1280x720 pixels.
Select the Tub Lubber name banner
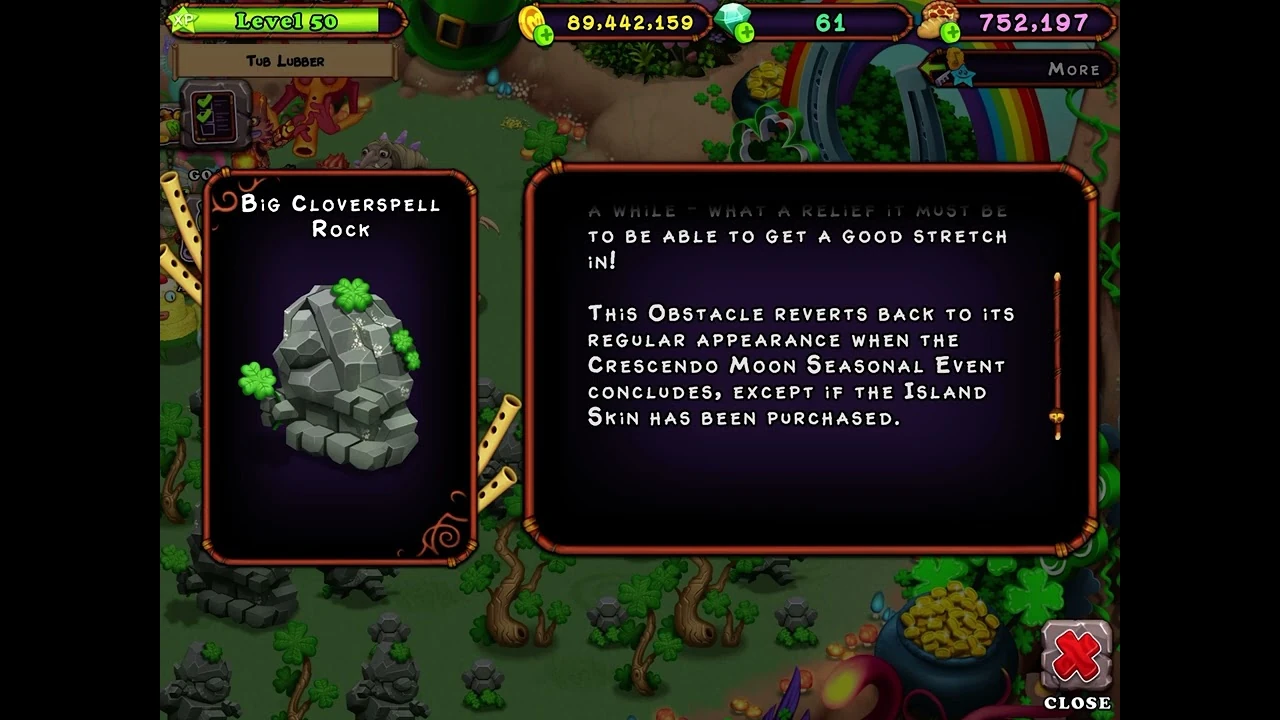click(287, 61)
